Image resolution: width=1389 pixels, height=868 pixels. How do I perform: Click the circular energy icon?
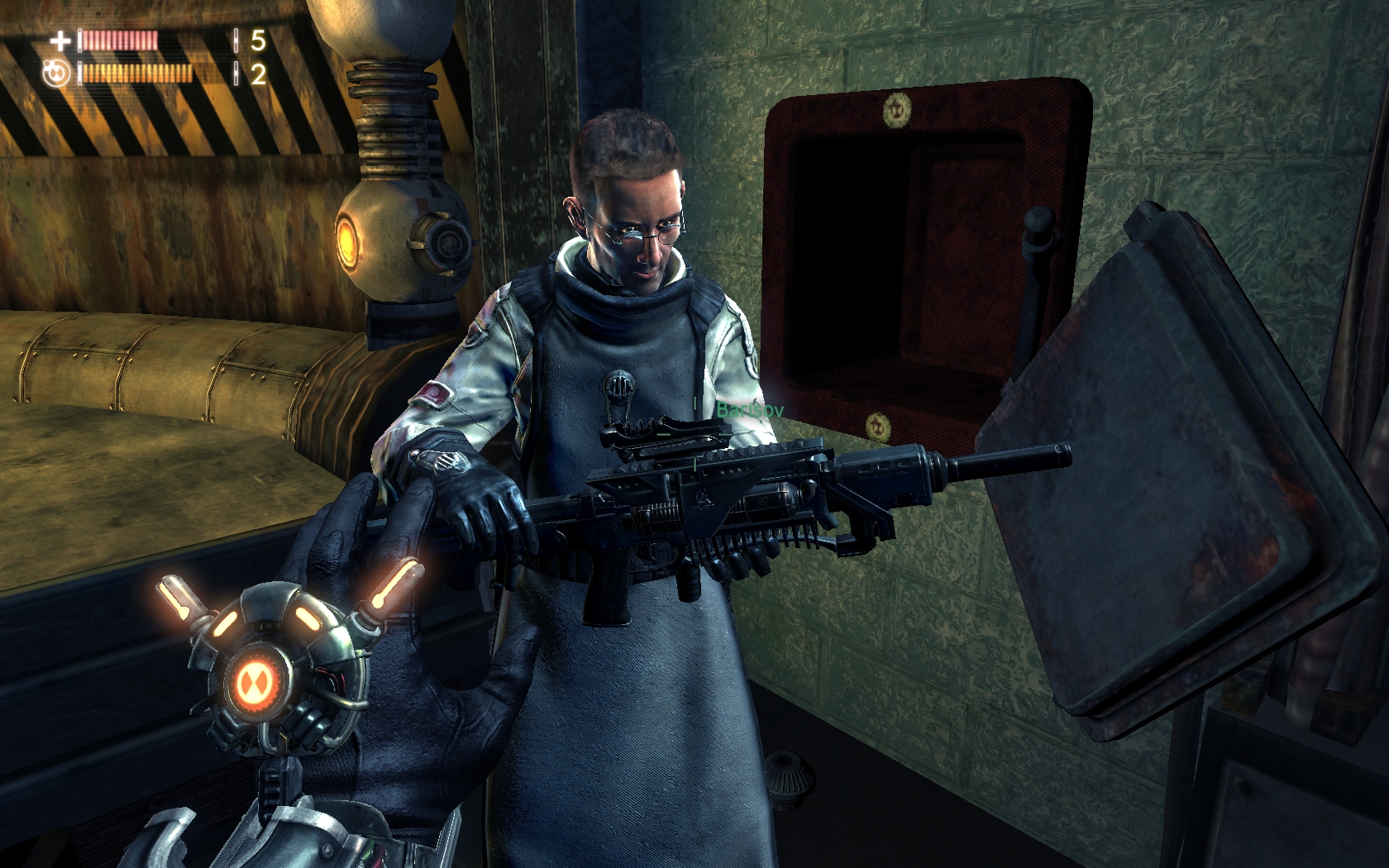tap(56, 74)
